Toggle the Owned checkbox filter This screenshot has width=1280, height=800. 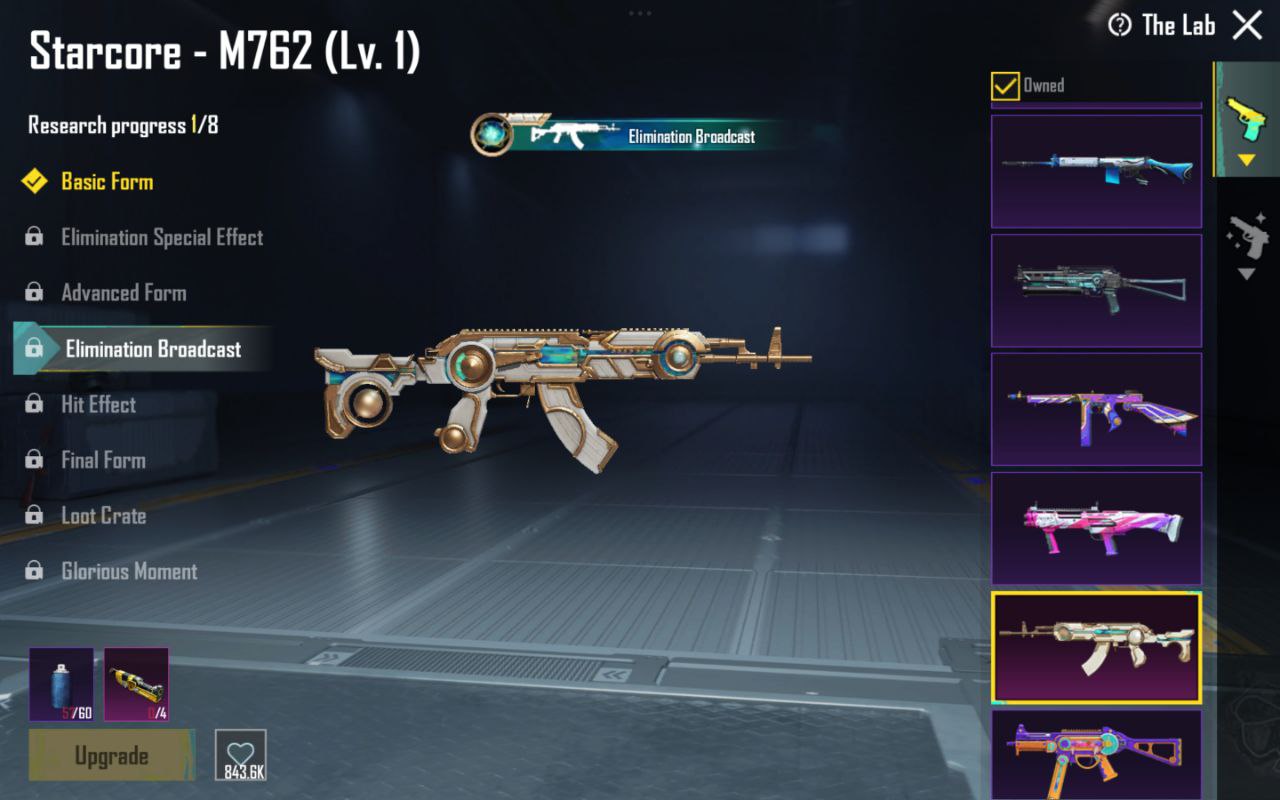click(1005, 86)
